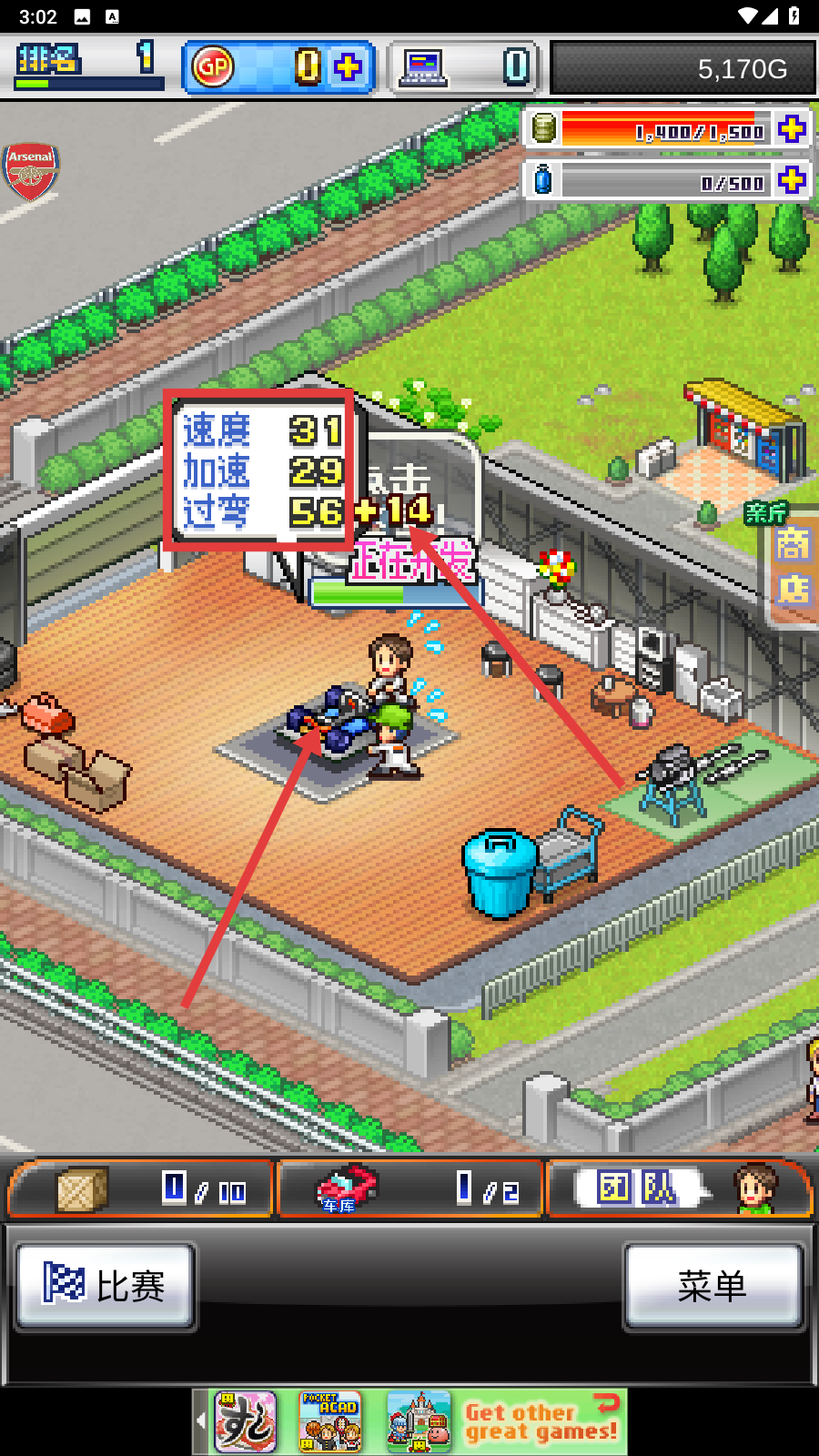
Task: Collapse the ad banner with left arrow
Action: tap(201, 1421)
